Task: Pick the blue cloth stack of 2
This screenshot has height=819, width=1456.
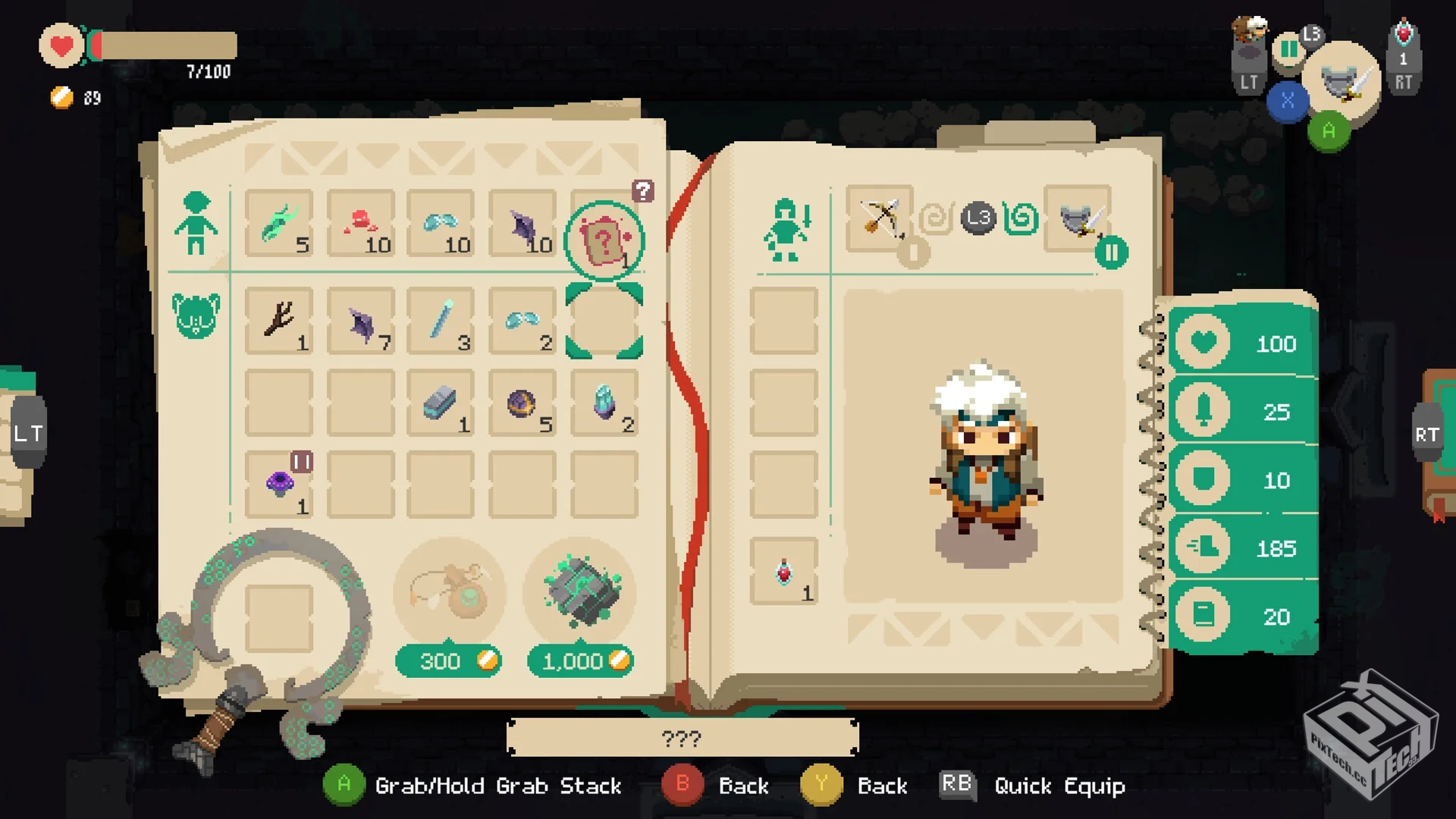Action: (x=522, y=320)
